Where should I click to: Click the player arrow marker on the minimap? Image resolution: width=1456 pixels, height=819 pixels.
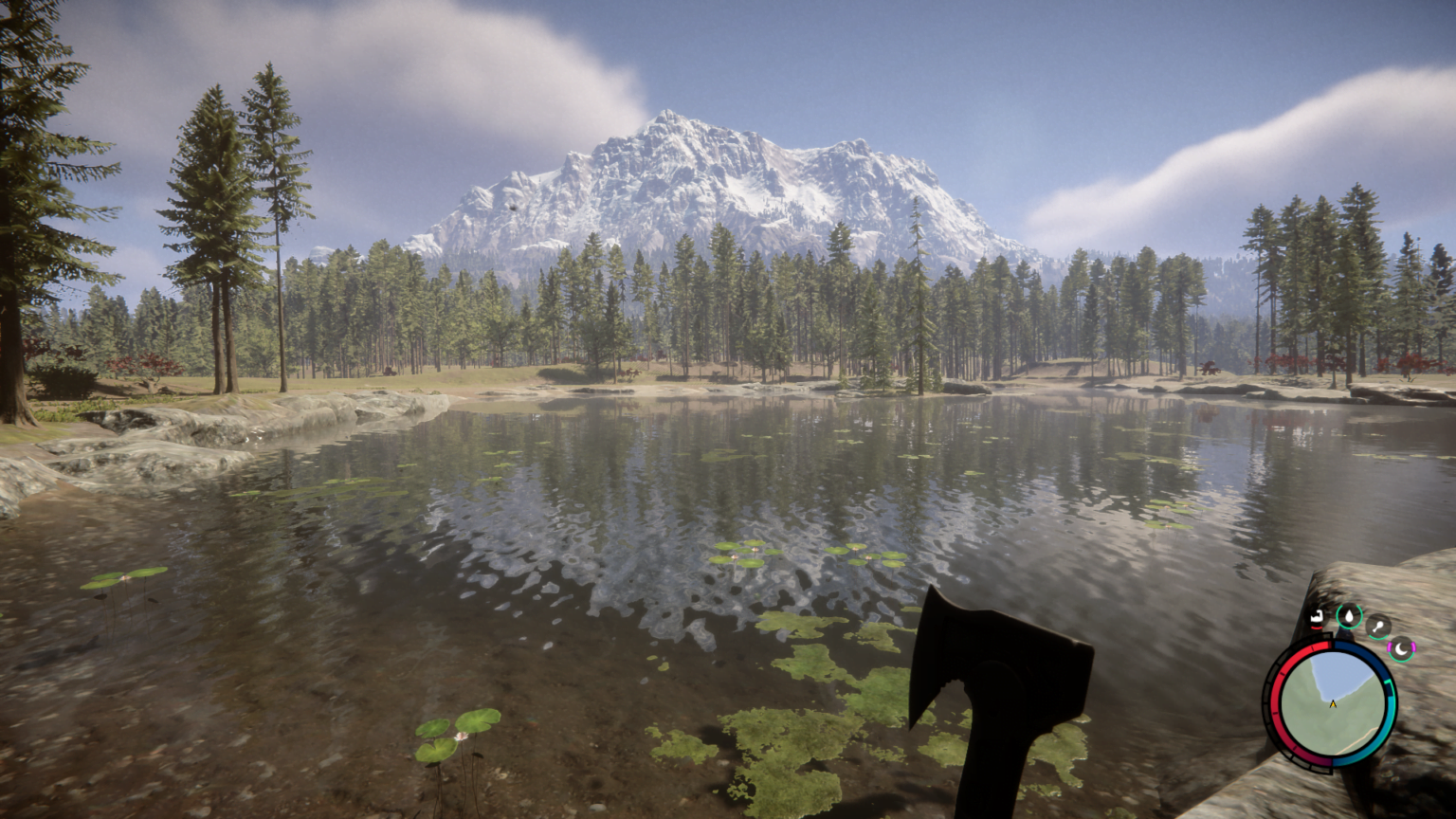pos(1333,704)
